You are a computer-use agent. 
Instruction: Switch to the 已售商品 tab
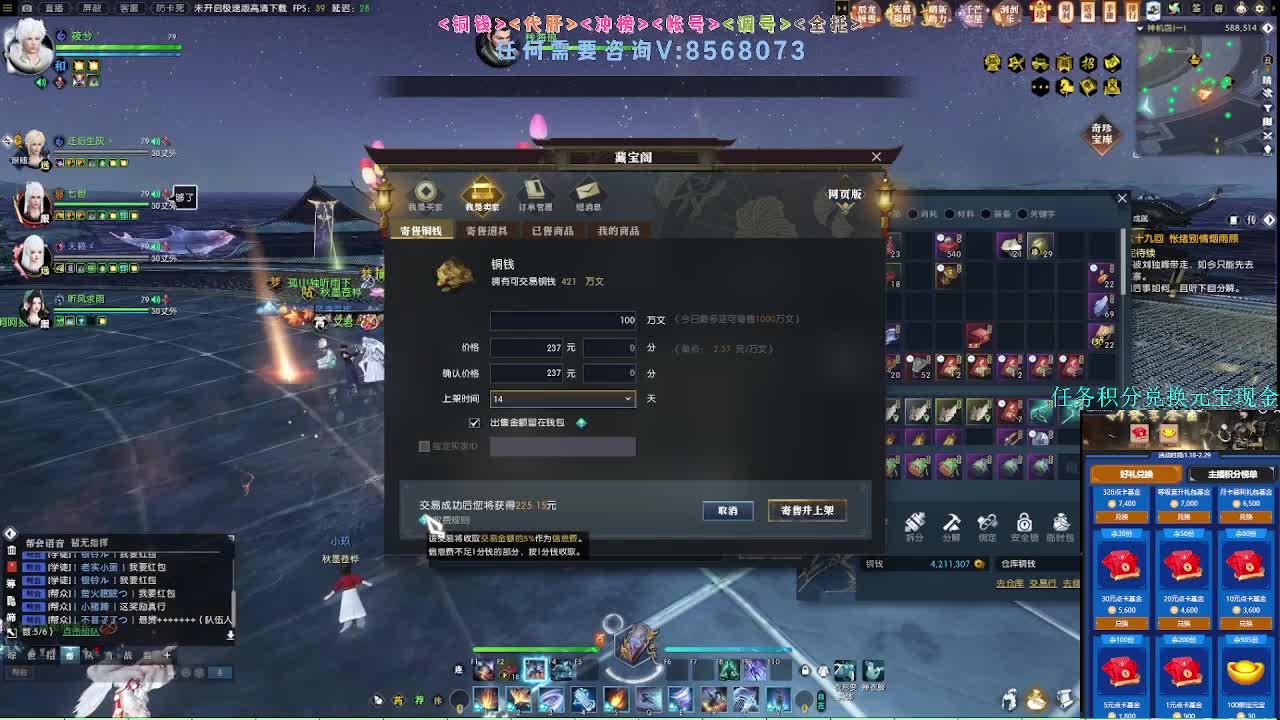[x=553, y=230]
